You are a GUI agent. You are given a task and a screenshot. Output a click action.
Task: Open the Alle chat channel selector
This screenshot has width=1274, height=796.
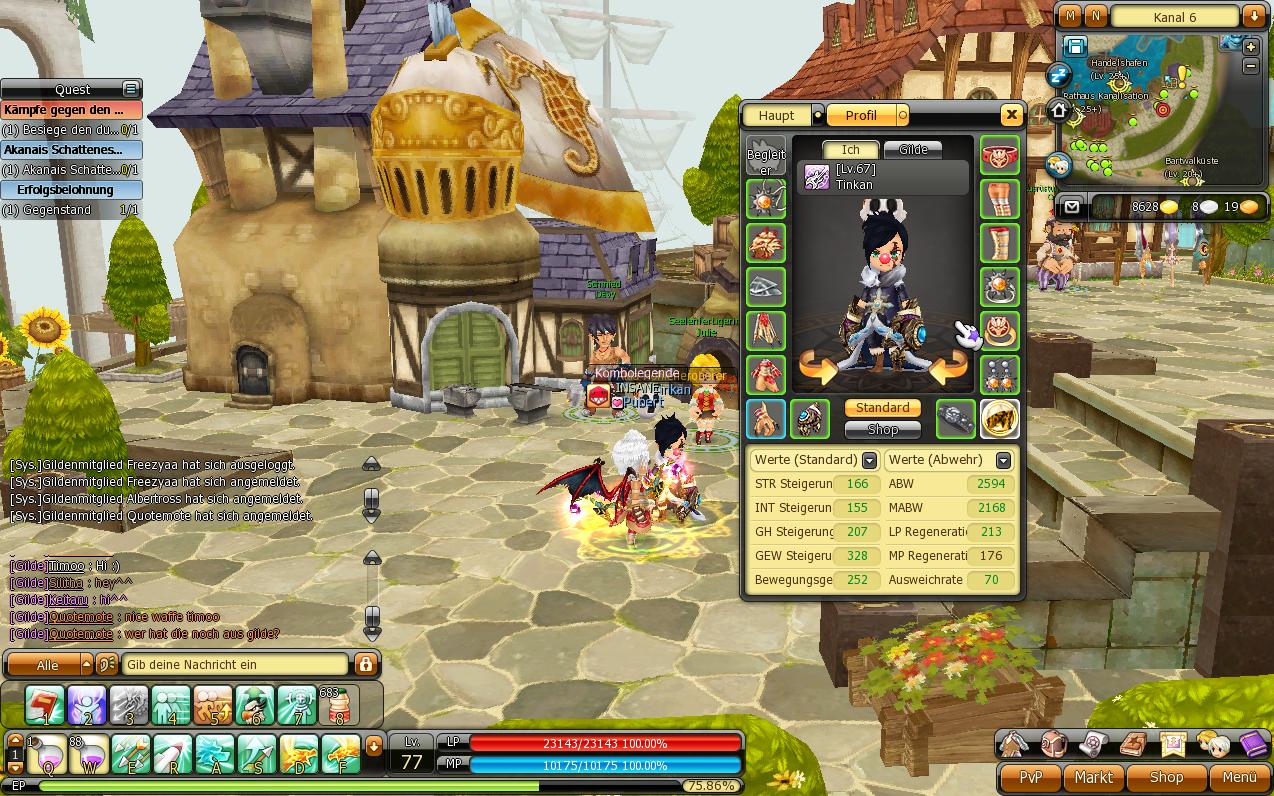[48, 664]
